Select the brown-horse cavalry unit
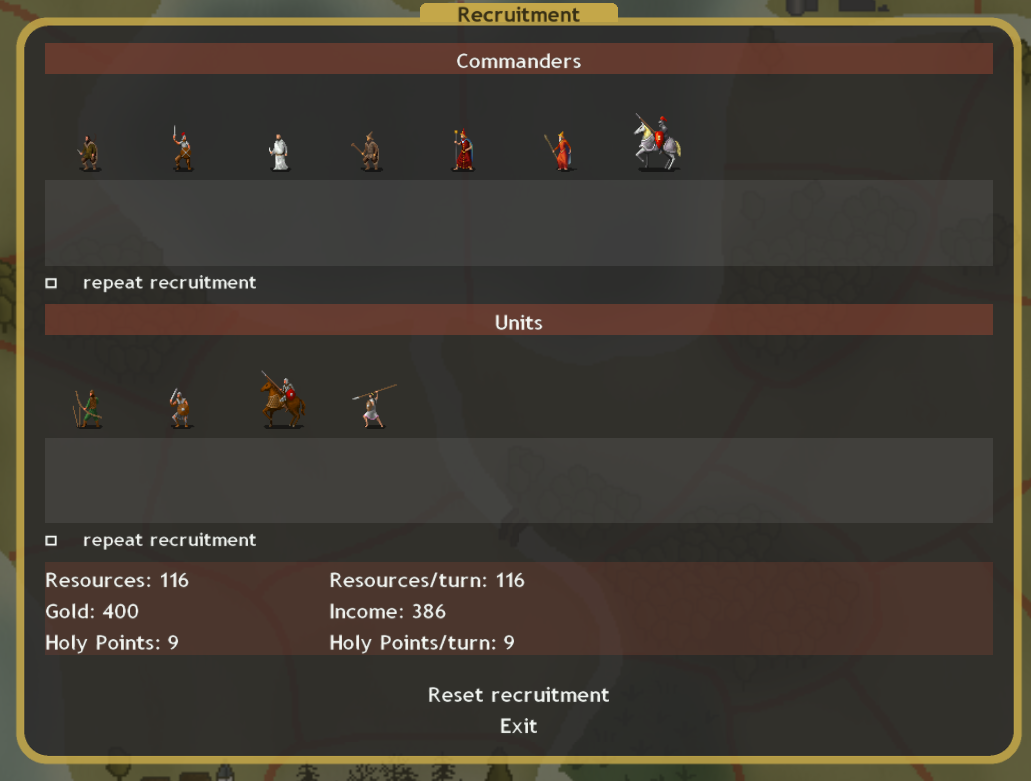The width and height of the screenshot is (1031, 781). click(283, 401)
